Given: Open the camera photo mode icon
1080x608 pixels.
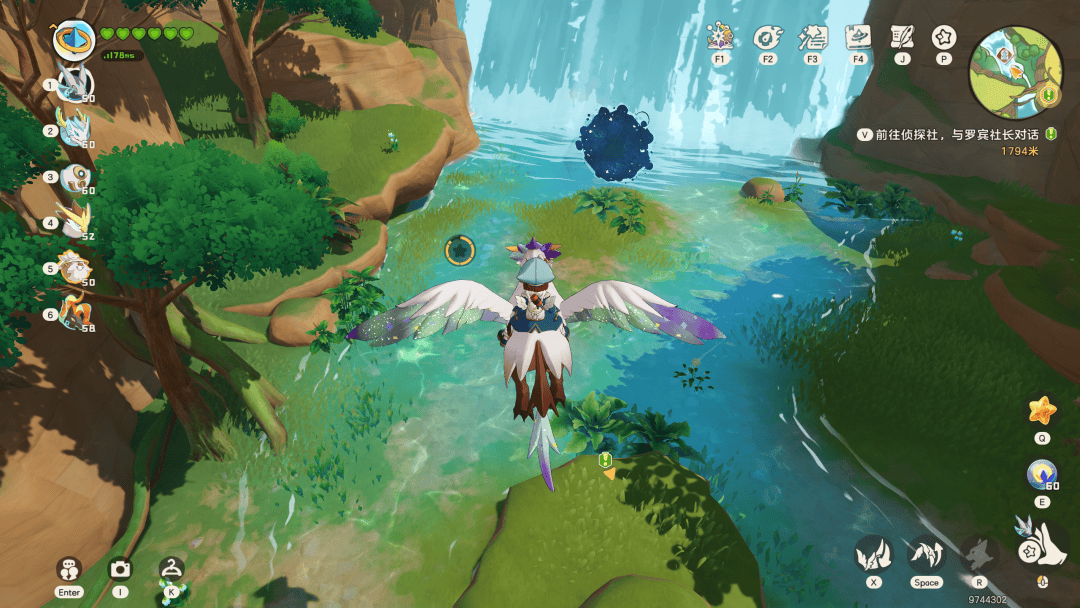Looking at the screenshot, I should (120, 569).
